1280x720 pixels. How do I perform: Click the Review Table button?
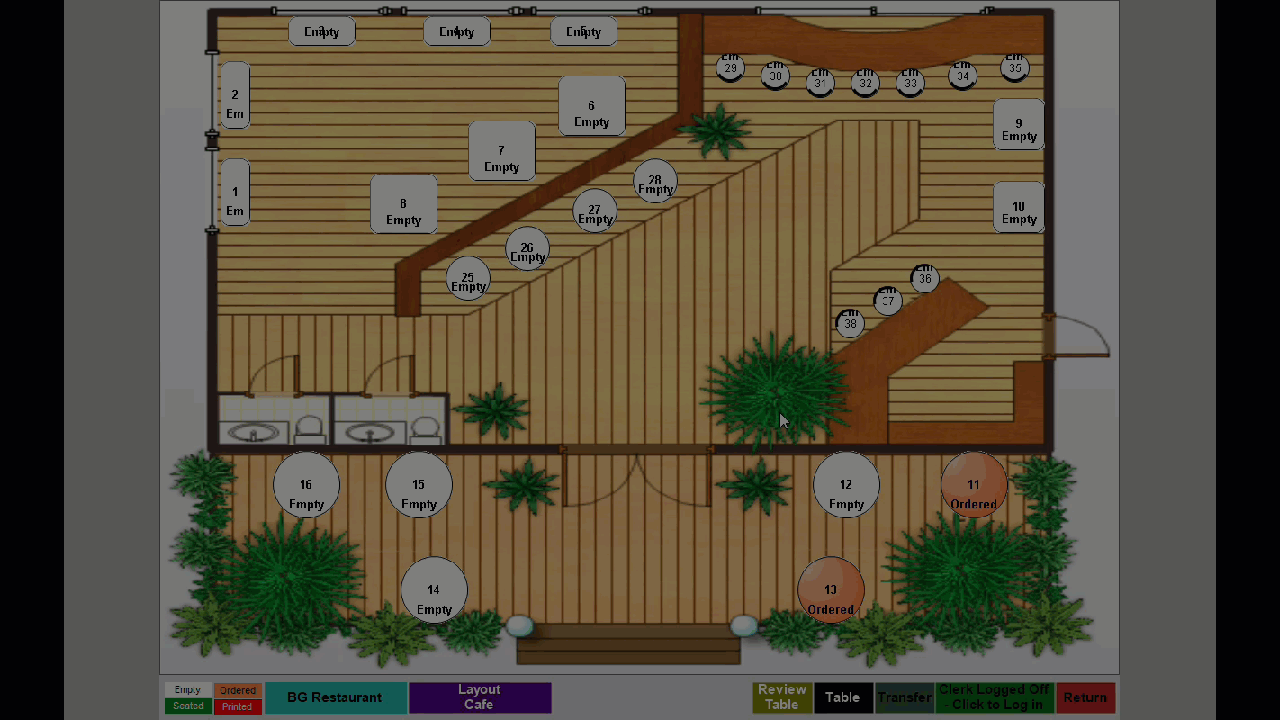(x=782, y=697)
